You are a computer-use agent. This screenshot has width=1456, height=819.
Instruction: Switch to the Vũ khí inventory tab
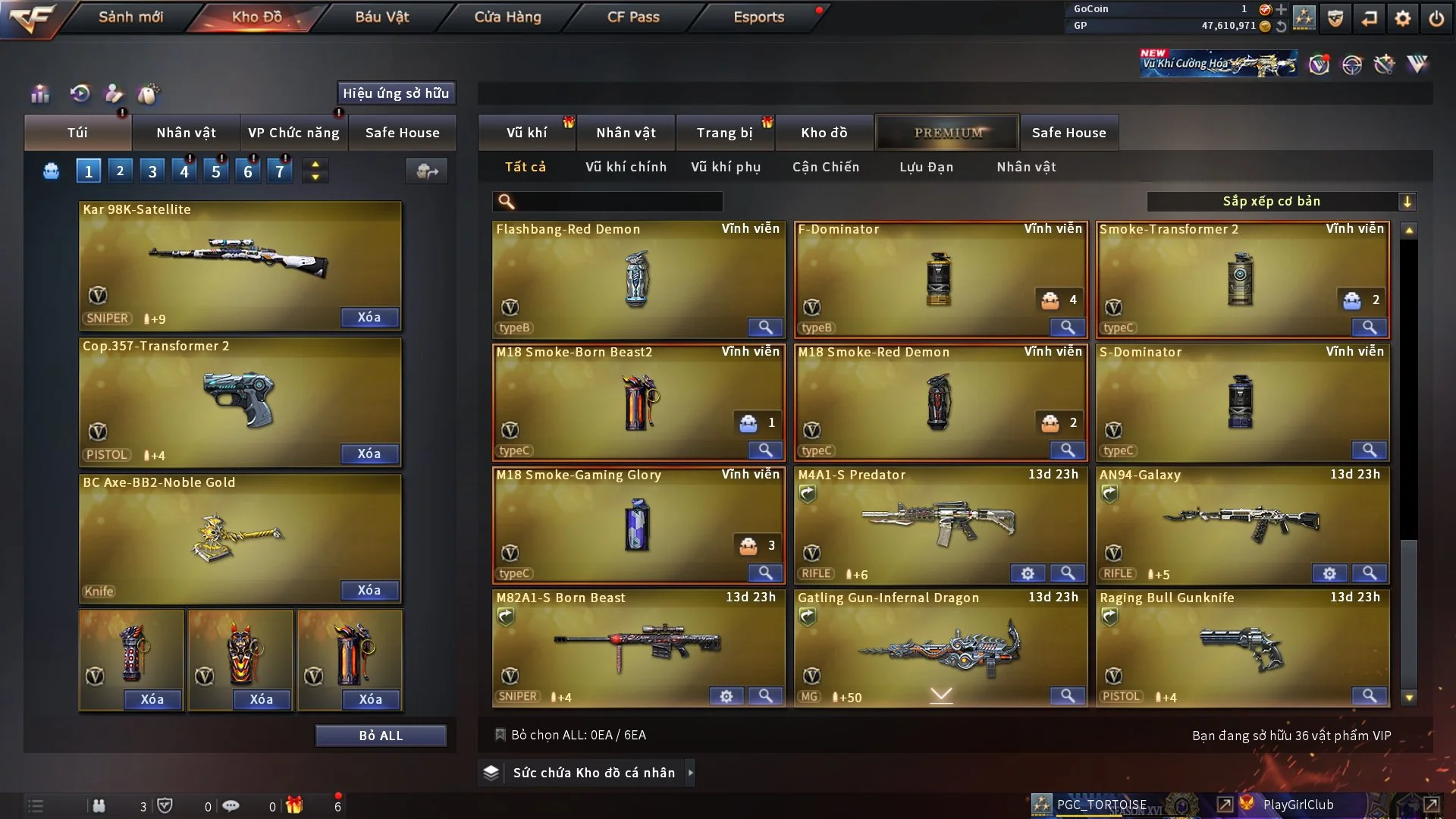point(526,133)
